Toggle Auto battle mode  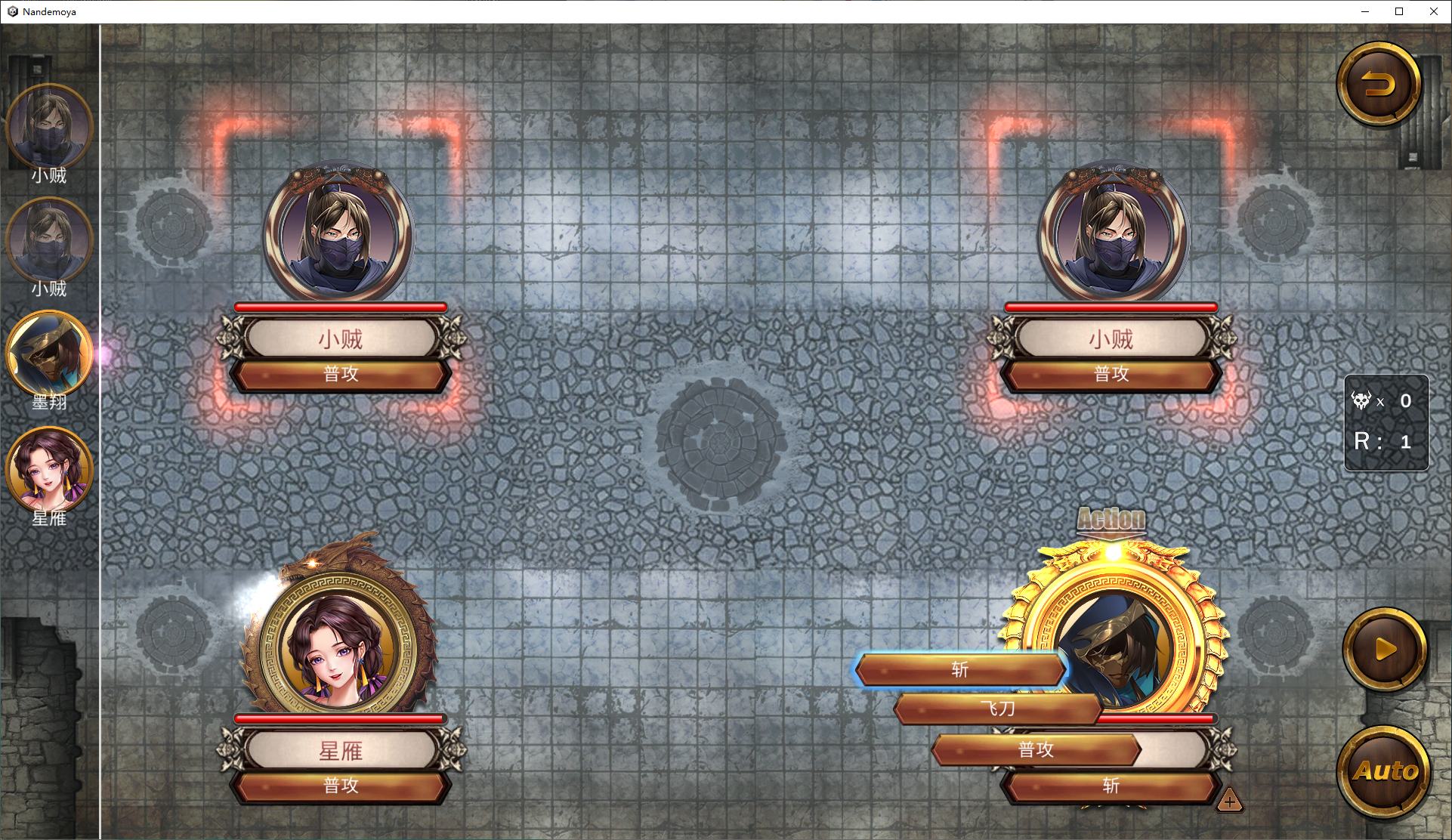click(1384, 771)
